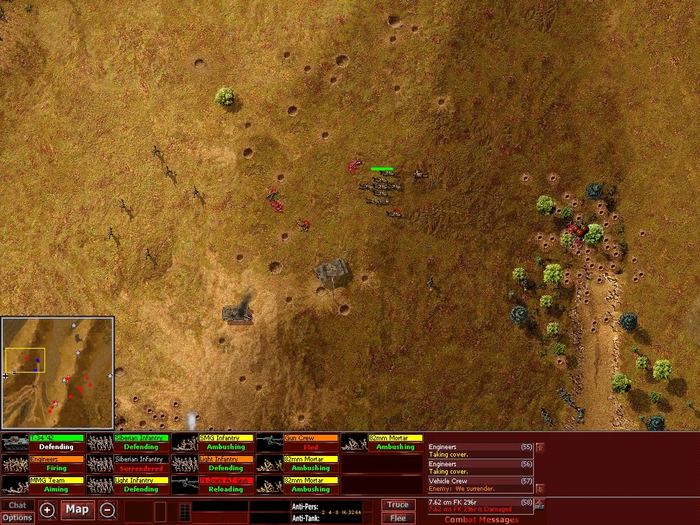Image resolution: width=700 pixels, height=525 pixels.
Task: Click the Flee button
Action: (x=398, y=518)
